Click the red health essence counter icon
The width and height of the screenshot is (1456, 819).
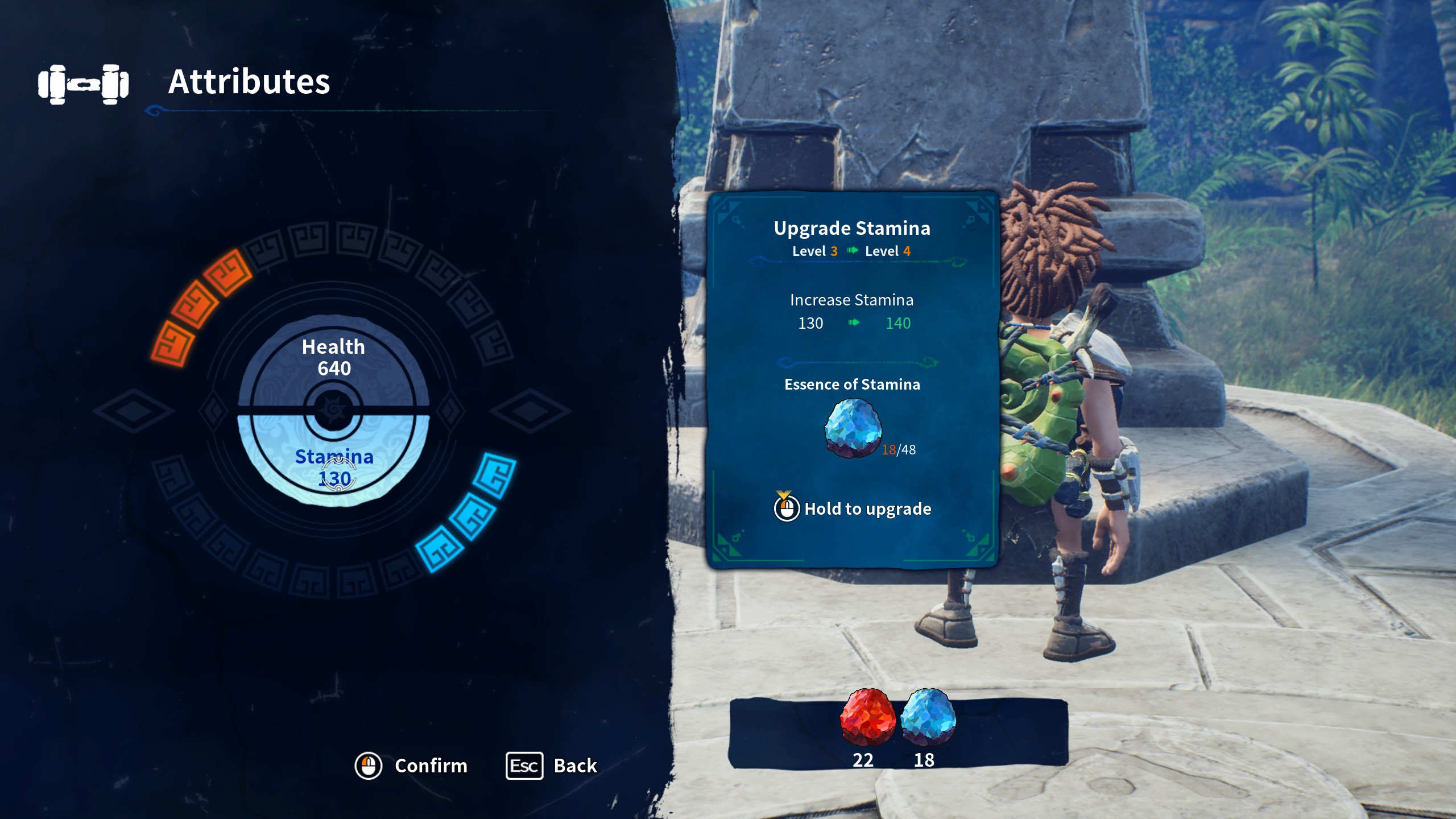click(867, 718)
